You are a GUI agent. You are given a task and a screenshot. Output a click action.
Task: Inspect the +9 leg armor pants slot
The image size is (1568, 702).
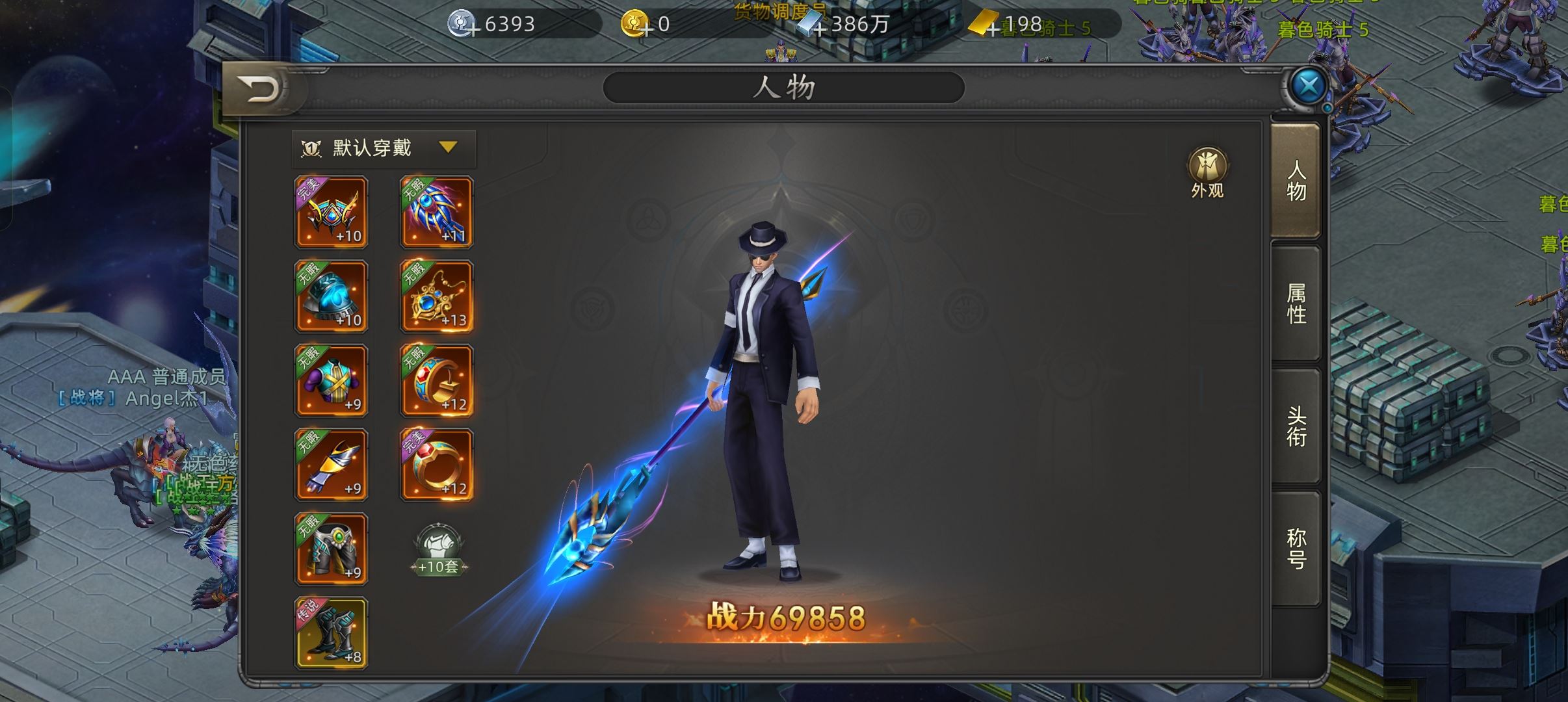332,549
